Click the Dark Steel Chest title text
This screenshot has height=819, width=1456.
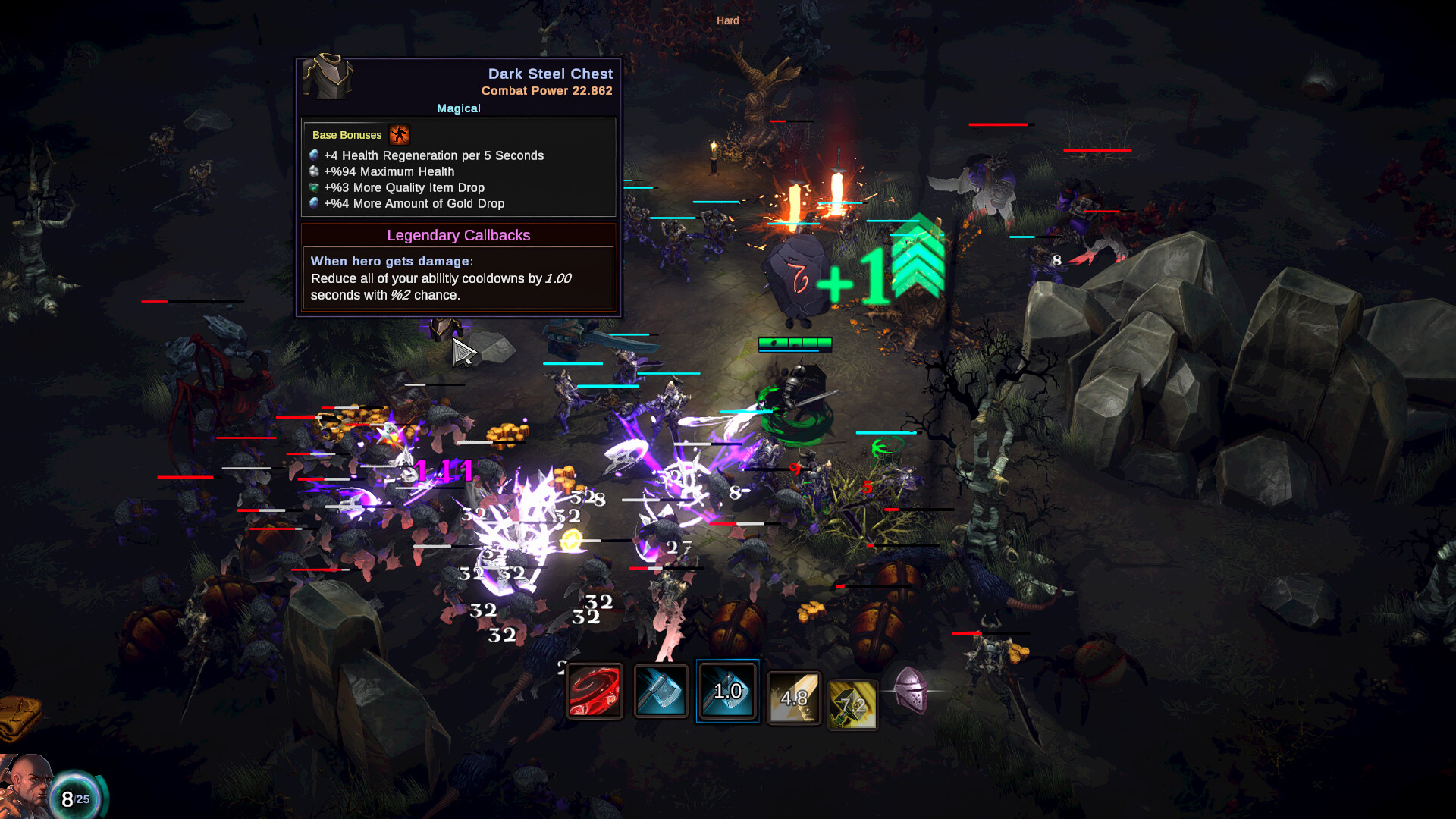(x=550, y=74)
